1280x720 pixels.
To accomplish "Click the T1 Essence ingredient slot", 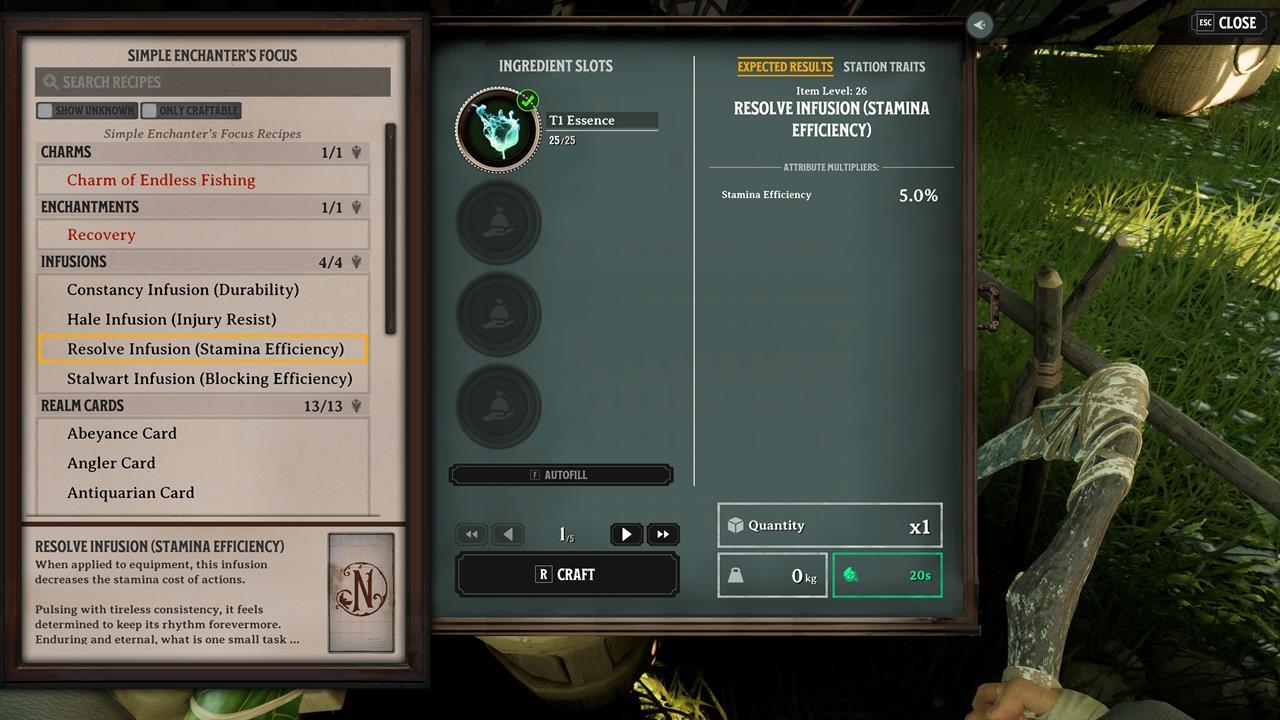I will pos(498,130).
